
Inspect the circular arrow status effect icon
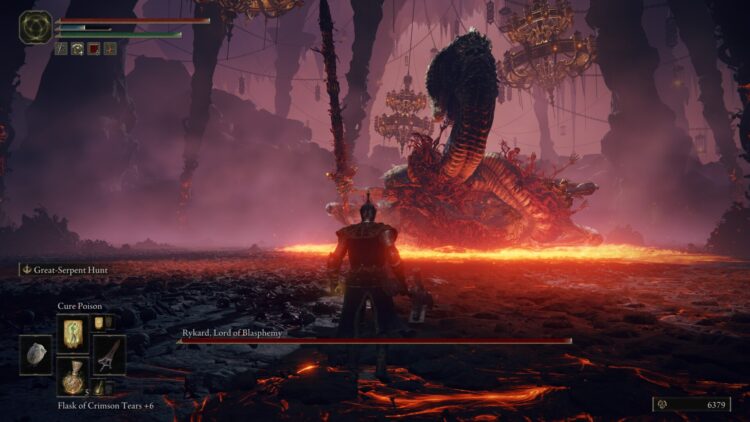[77, 48]
